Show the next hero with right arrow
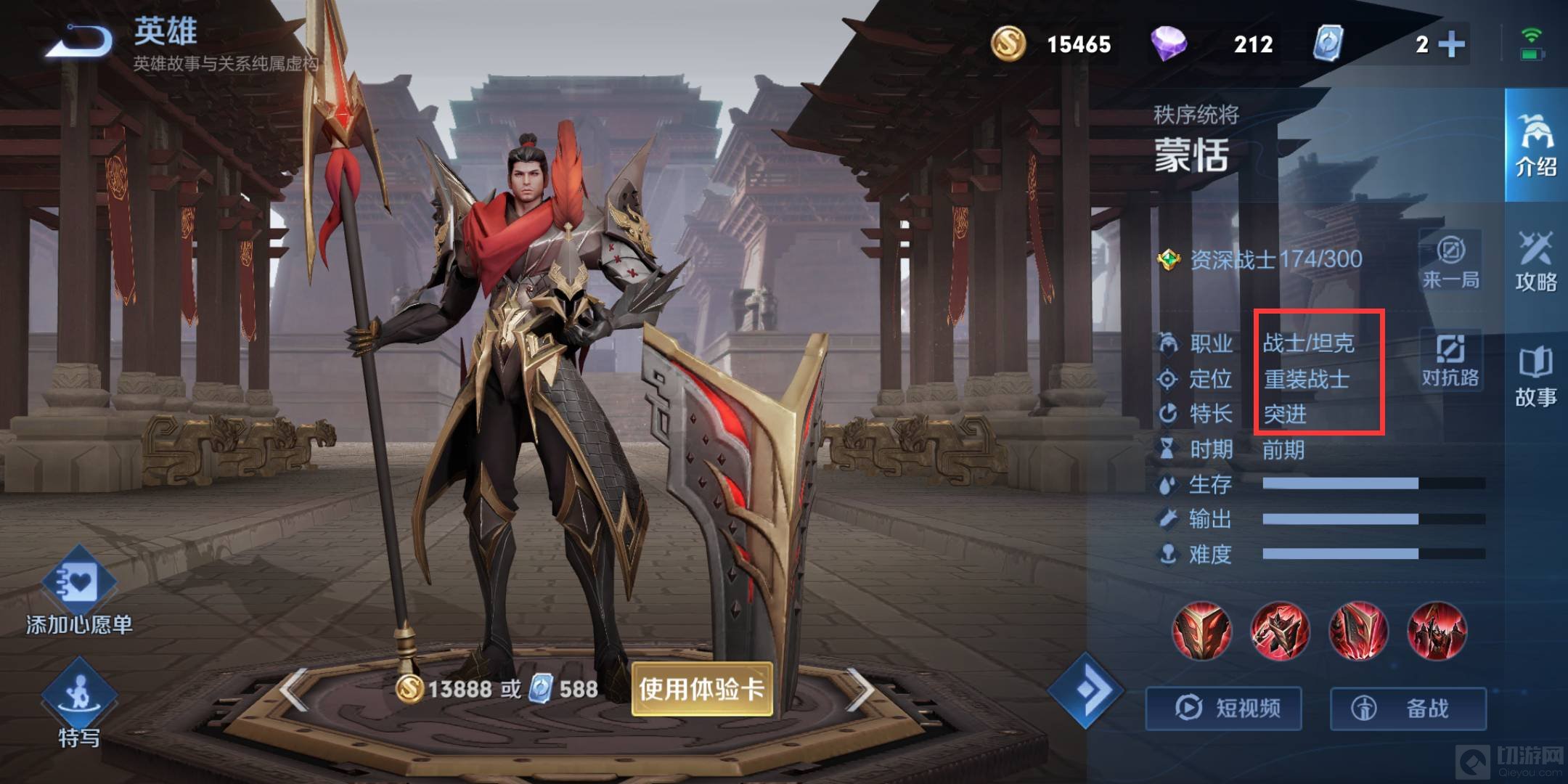The width and height of the screenshot is (1568, 784). point(860,689)
